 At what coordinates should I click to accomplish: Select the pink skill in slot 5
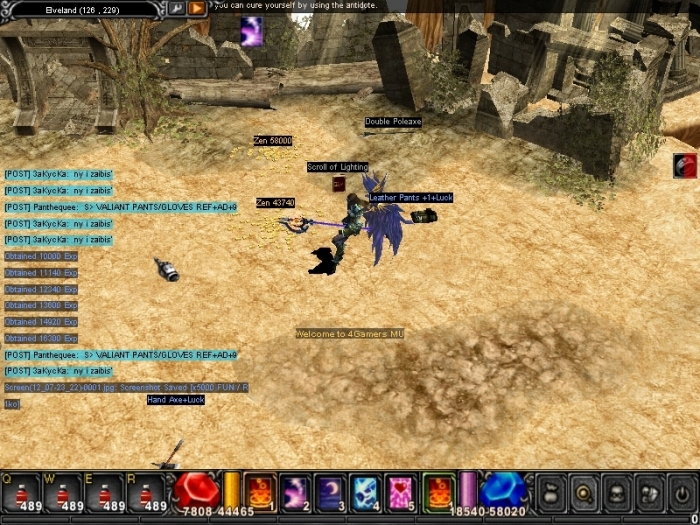(x=400, y=491)
